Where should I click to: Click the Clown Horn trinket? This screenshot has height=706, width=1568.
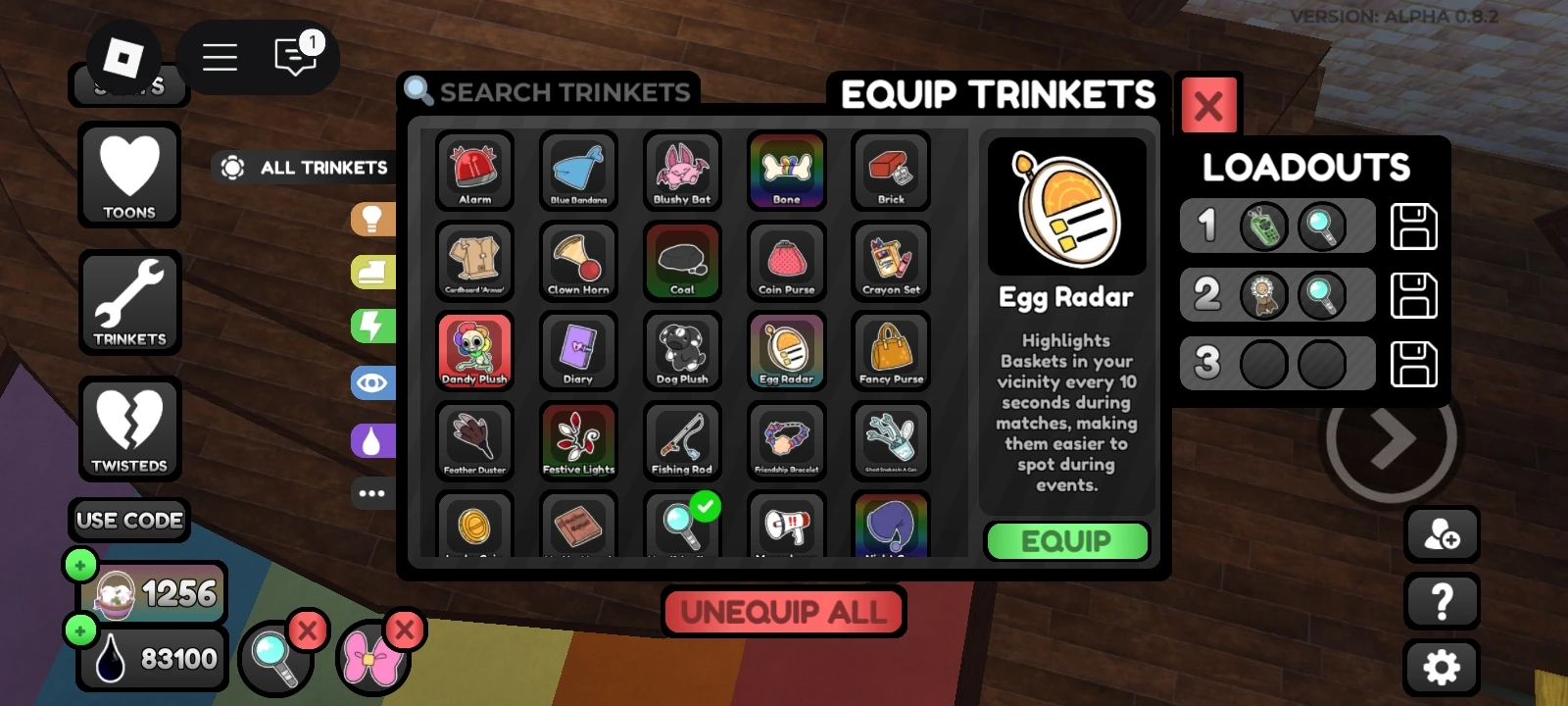tap(578, 261)
